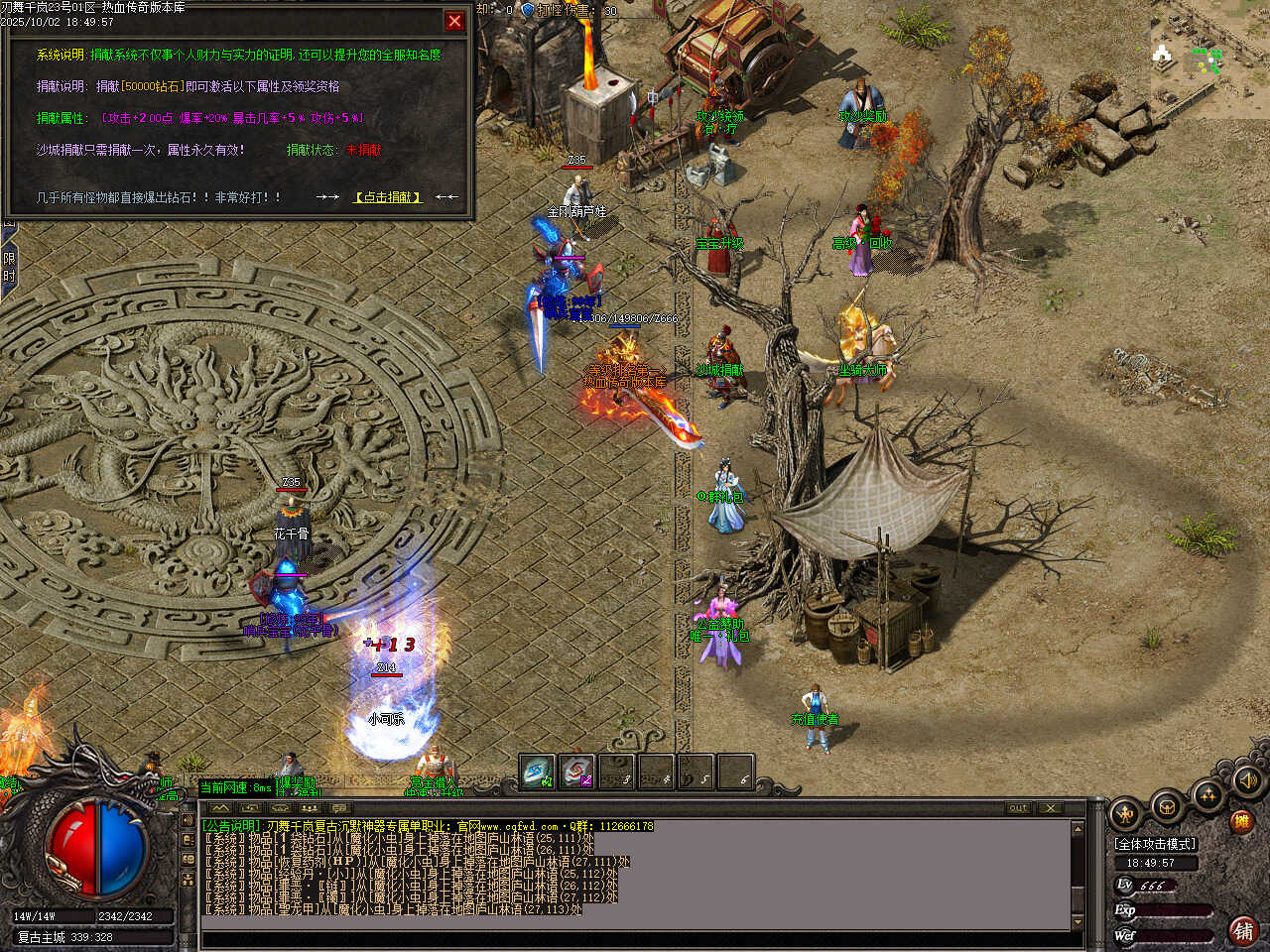
Task: Open the three-stars skills round button
Action: click(x=1208, y=795)
